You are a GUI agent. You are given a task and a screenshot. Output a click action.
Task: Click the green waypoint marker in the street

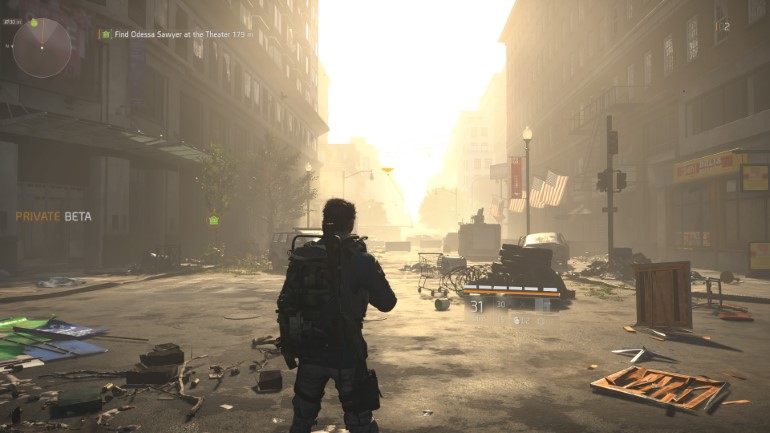[x=213, y=220]
